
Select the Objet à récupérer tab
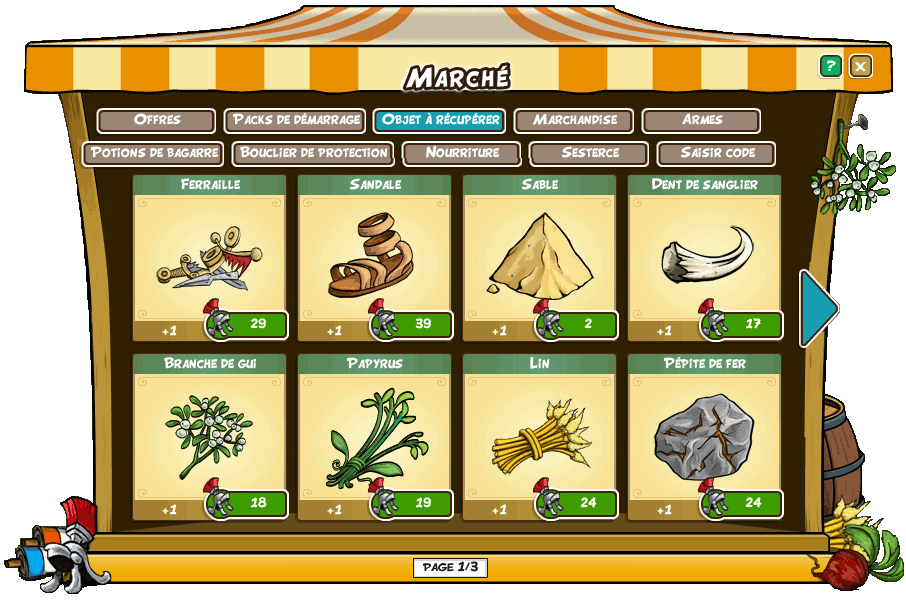439,120
